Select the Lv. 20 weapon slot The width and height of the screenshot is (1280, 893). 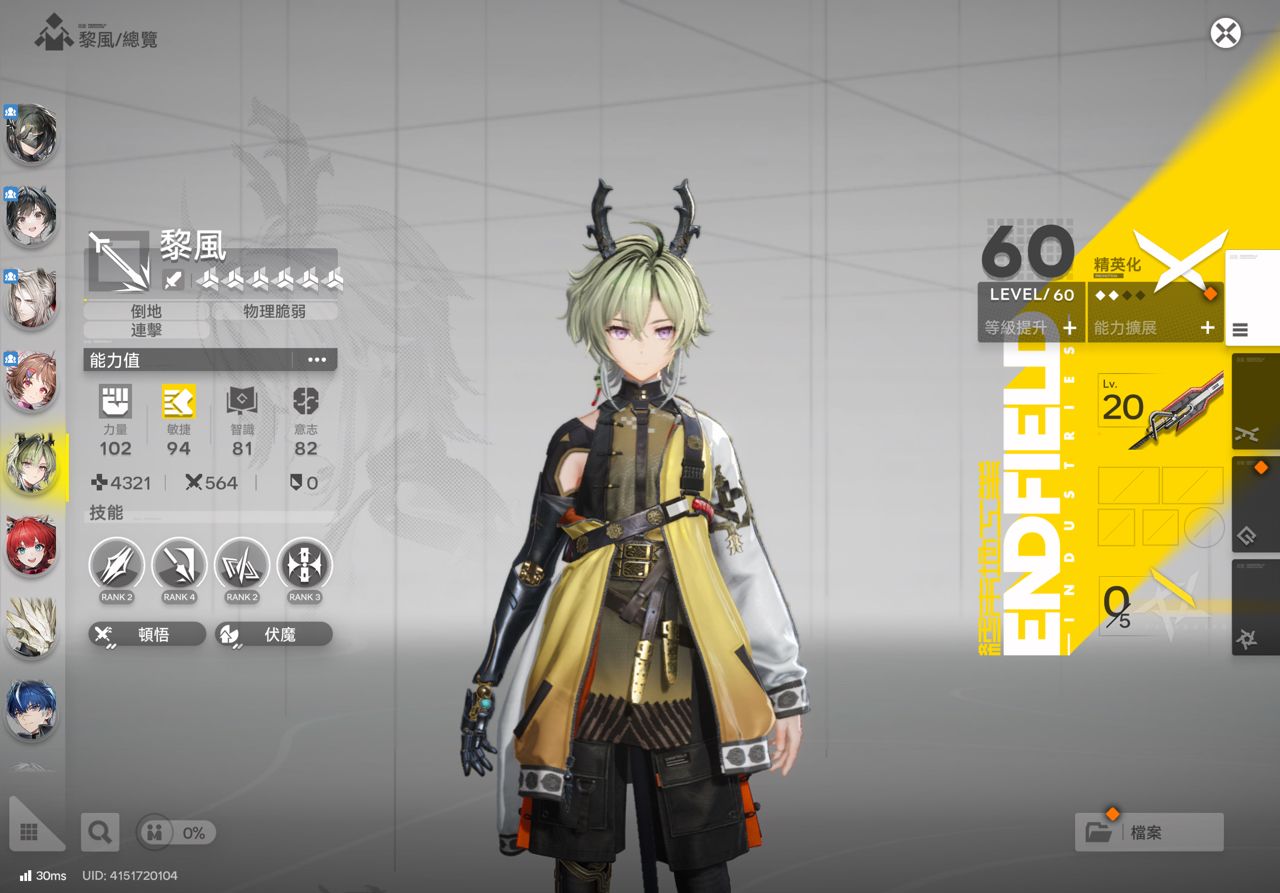coord(1162,409)
